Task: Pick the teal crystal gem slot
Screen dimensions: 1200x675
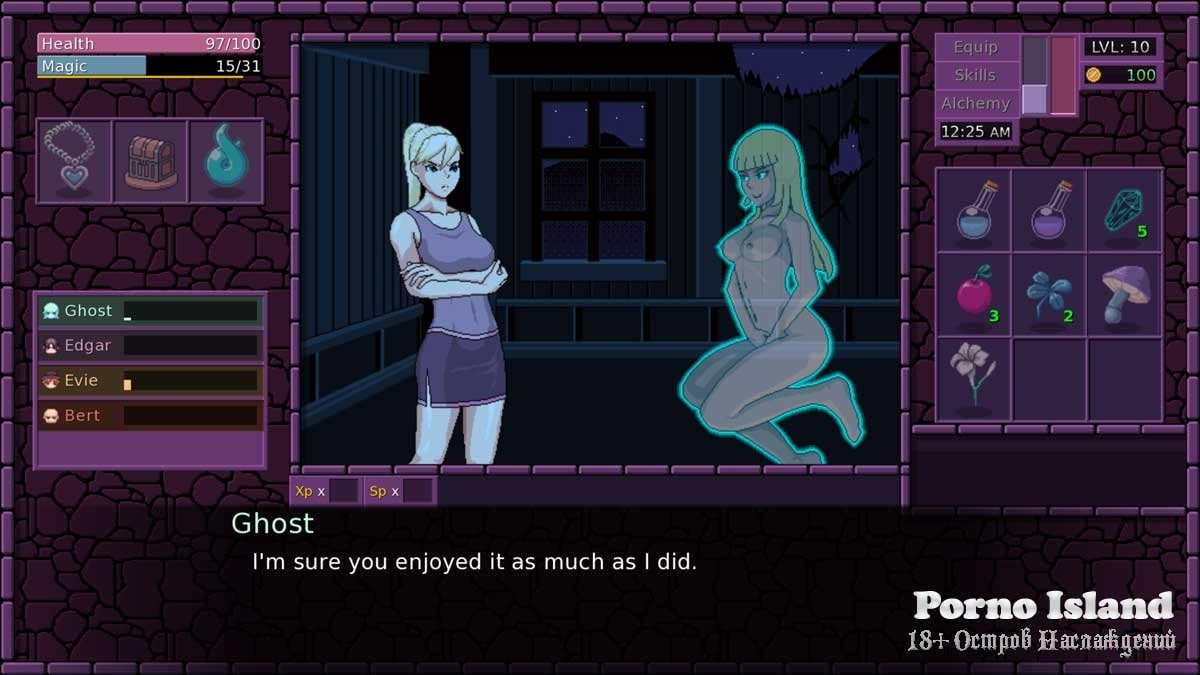Action: point(1125,210)
